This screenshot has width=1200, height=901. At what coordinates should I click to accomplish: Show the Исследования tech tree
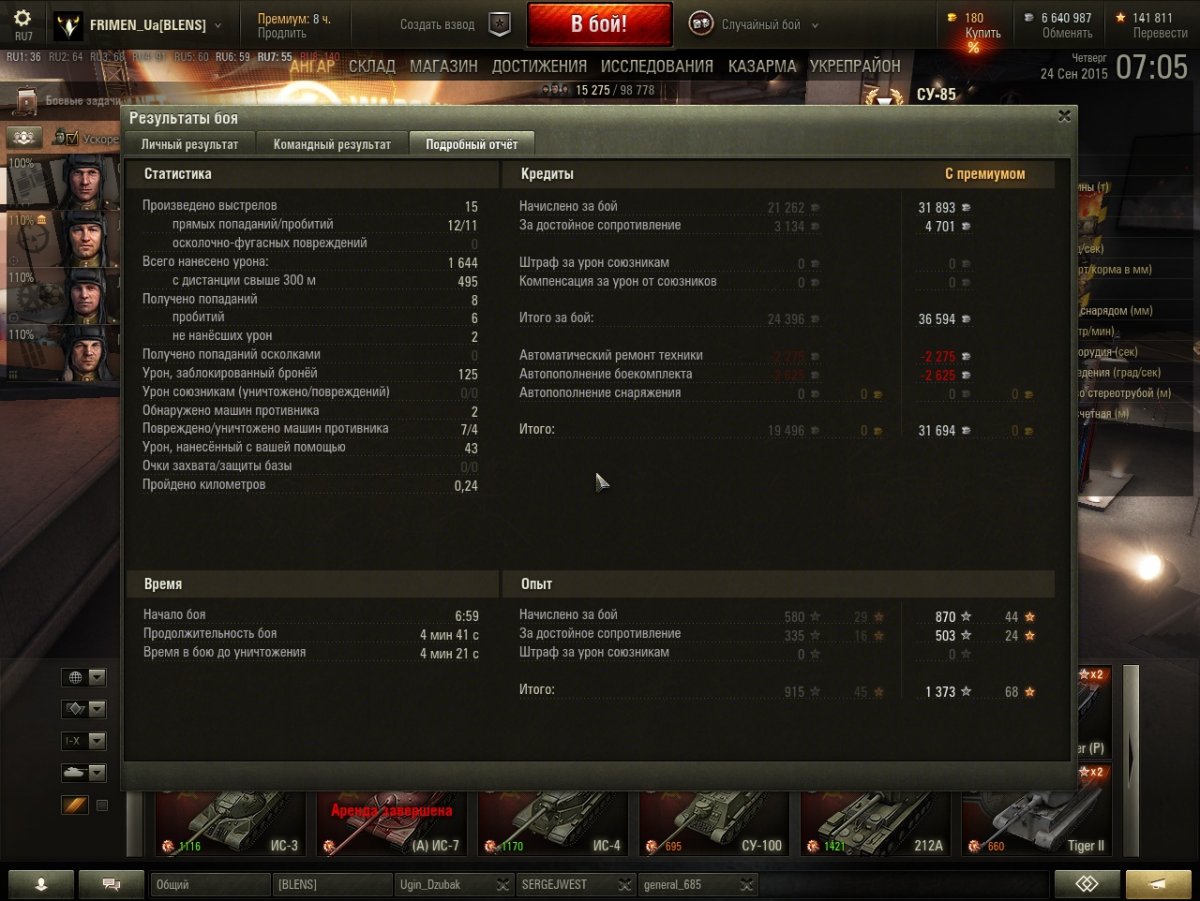pyautogui.click(x=657, y=66)
